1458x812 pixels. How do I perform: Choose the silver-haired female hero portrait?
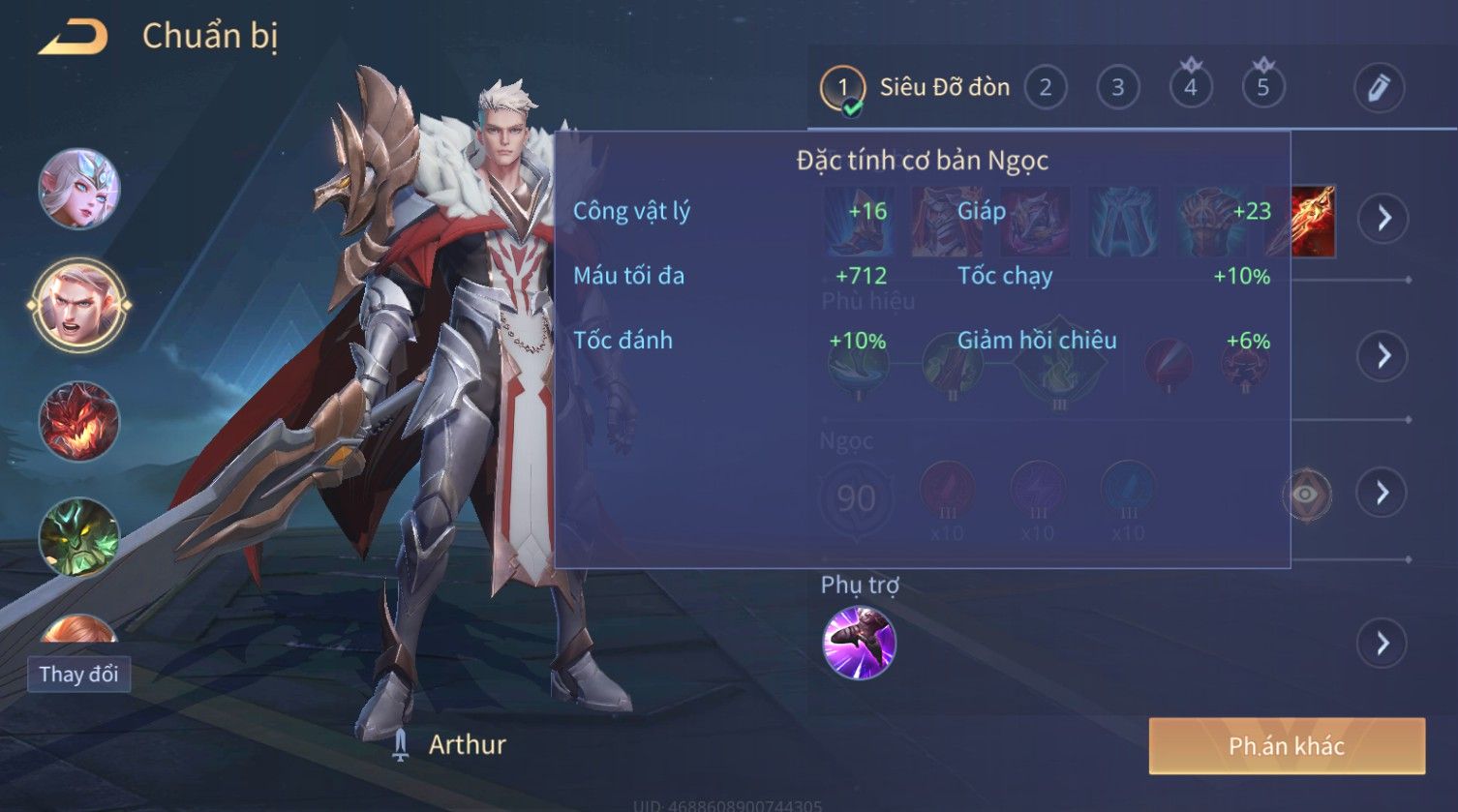[79, 189]
